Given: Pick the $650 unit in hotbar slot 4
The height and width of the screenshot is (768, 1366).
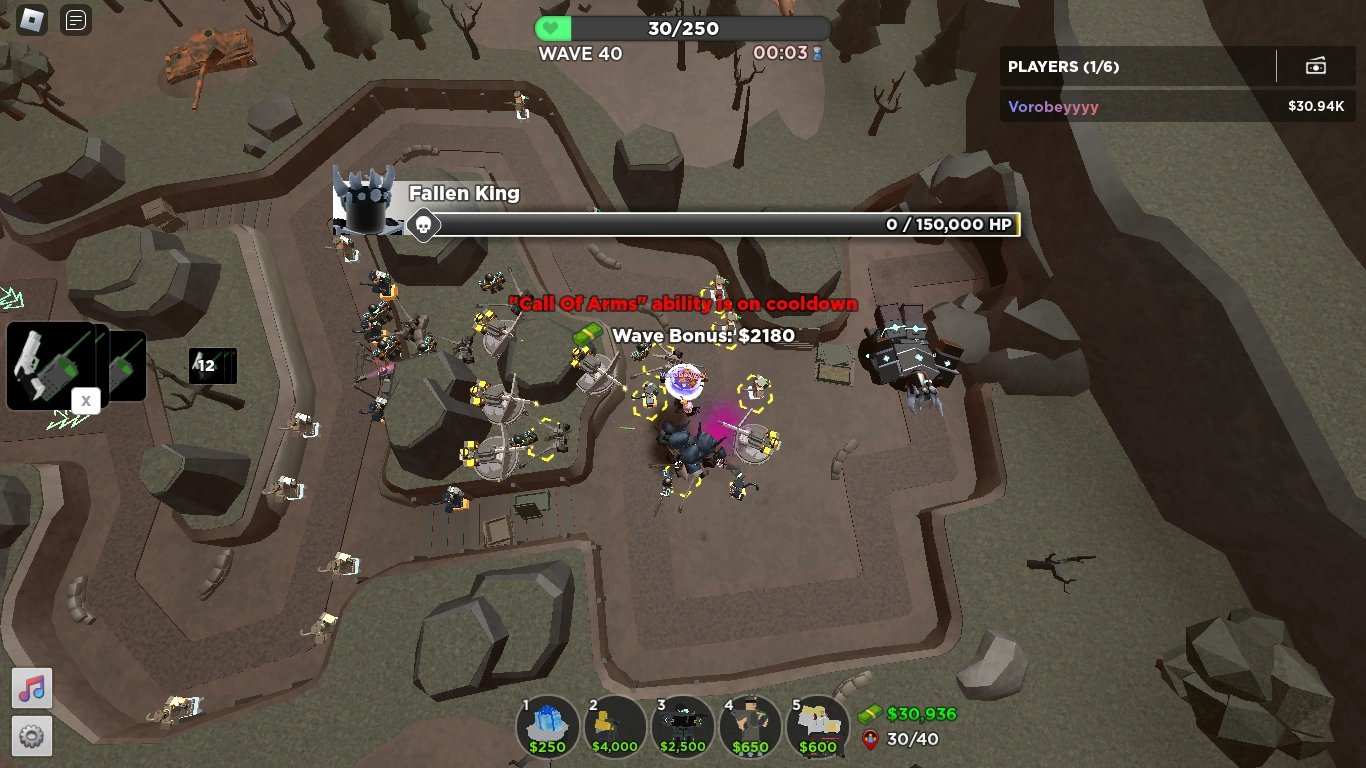Looking at the screenshot, I should click(749, 725).
